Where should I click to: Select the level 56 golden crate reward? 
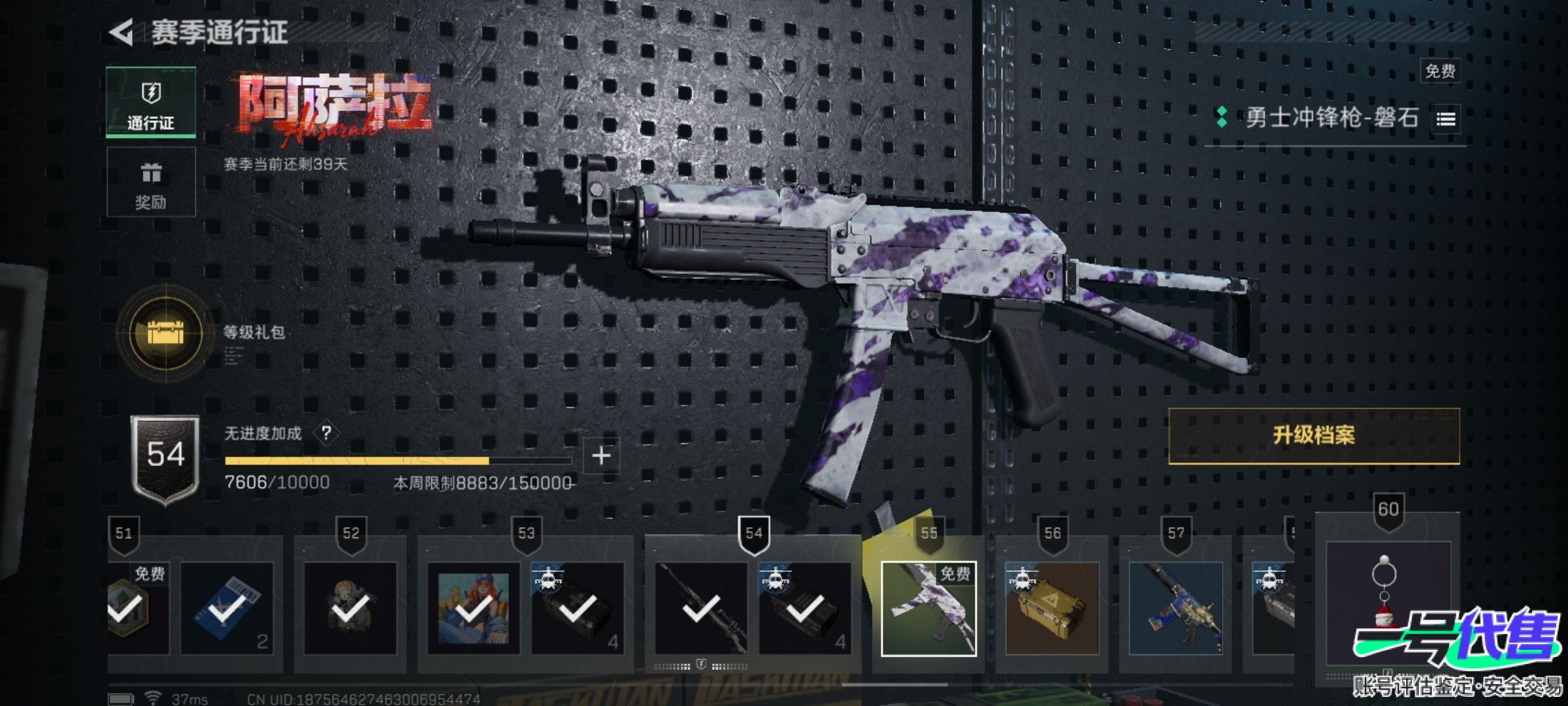pyautogui.click(x=1051, y=609)
